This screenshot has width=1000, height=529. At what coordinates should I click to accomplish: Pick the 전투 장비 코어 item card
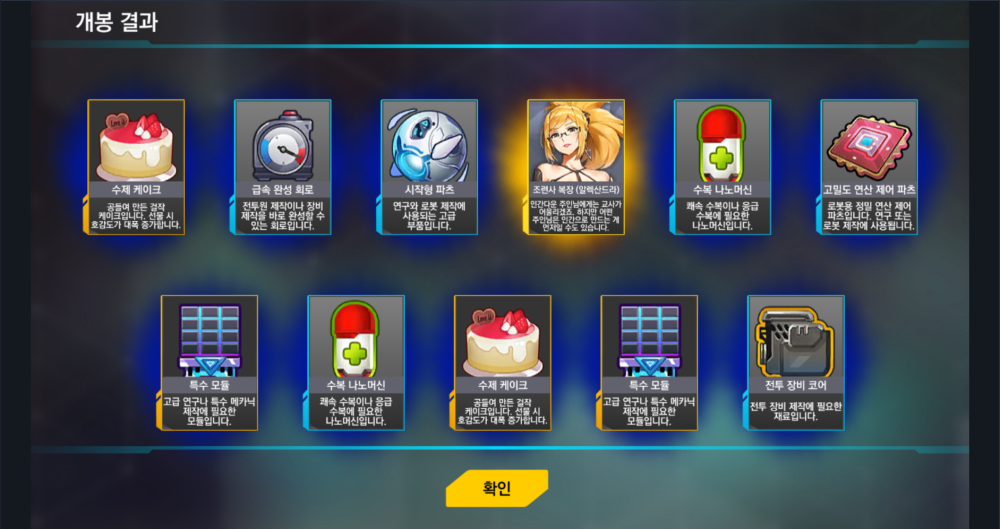[x=796, y=362]
